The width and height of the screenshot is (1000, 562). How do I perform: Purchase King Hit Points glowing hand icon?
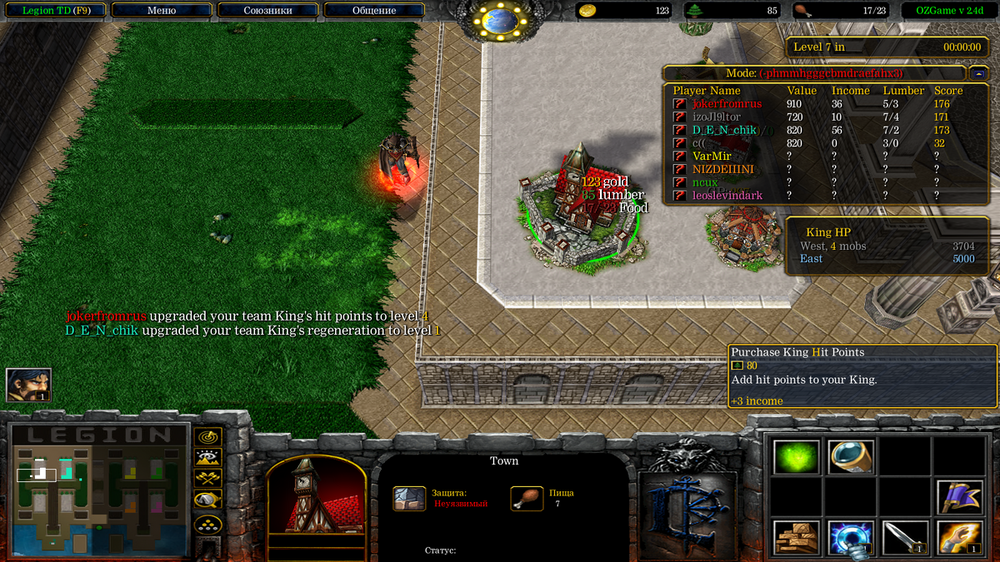click(x=959, y=538)
